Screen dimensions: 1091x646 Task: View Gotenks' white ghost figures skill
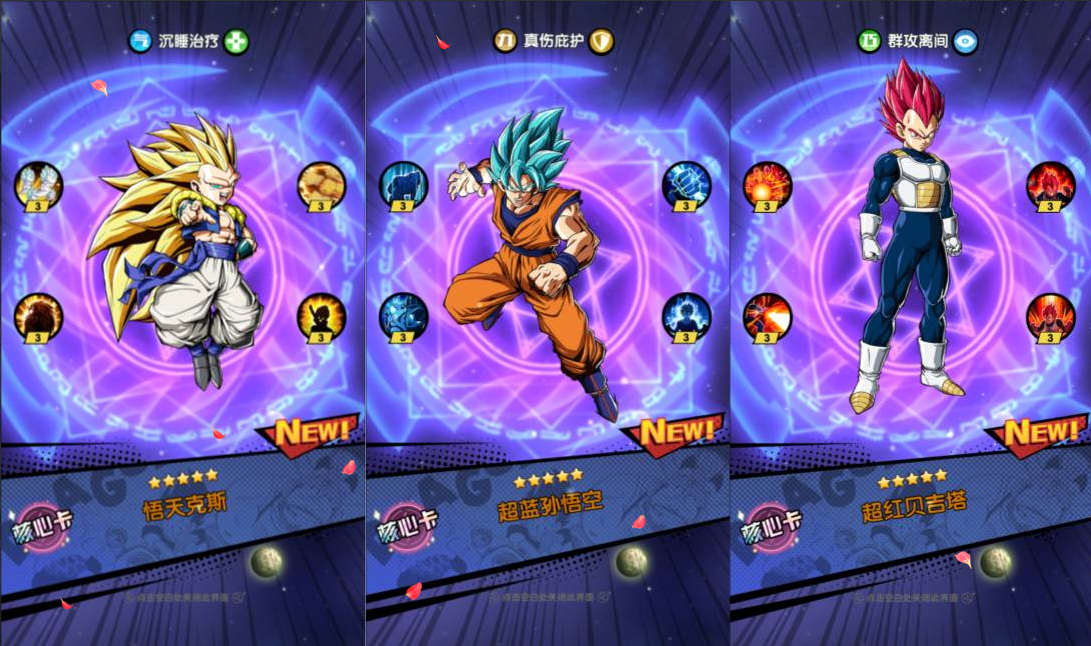[39, 184]
